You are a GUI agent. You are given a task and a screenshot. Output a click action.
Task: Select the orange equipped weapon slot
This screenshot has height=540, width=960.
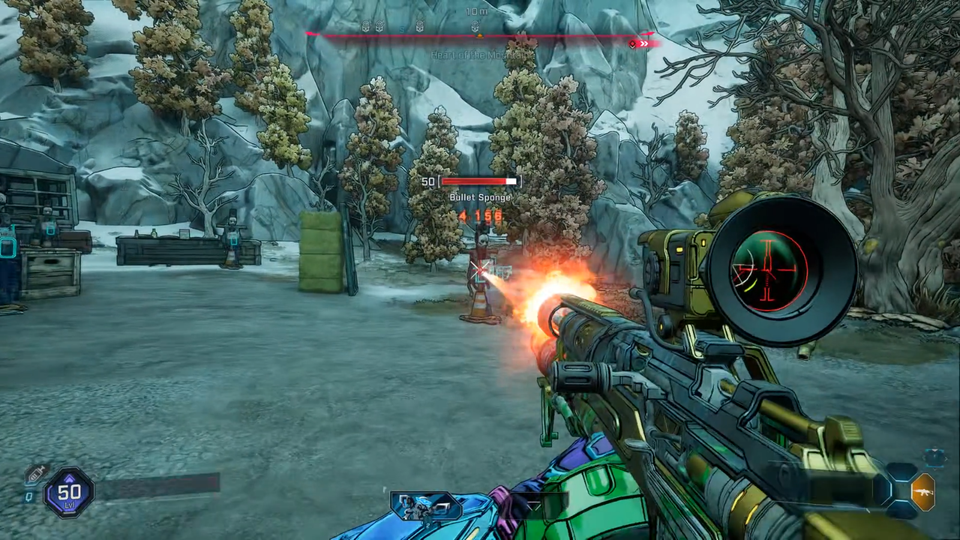point(923,492)
